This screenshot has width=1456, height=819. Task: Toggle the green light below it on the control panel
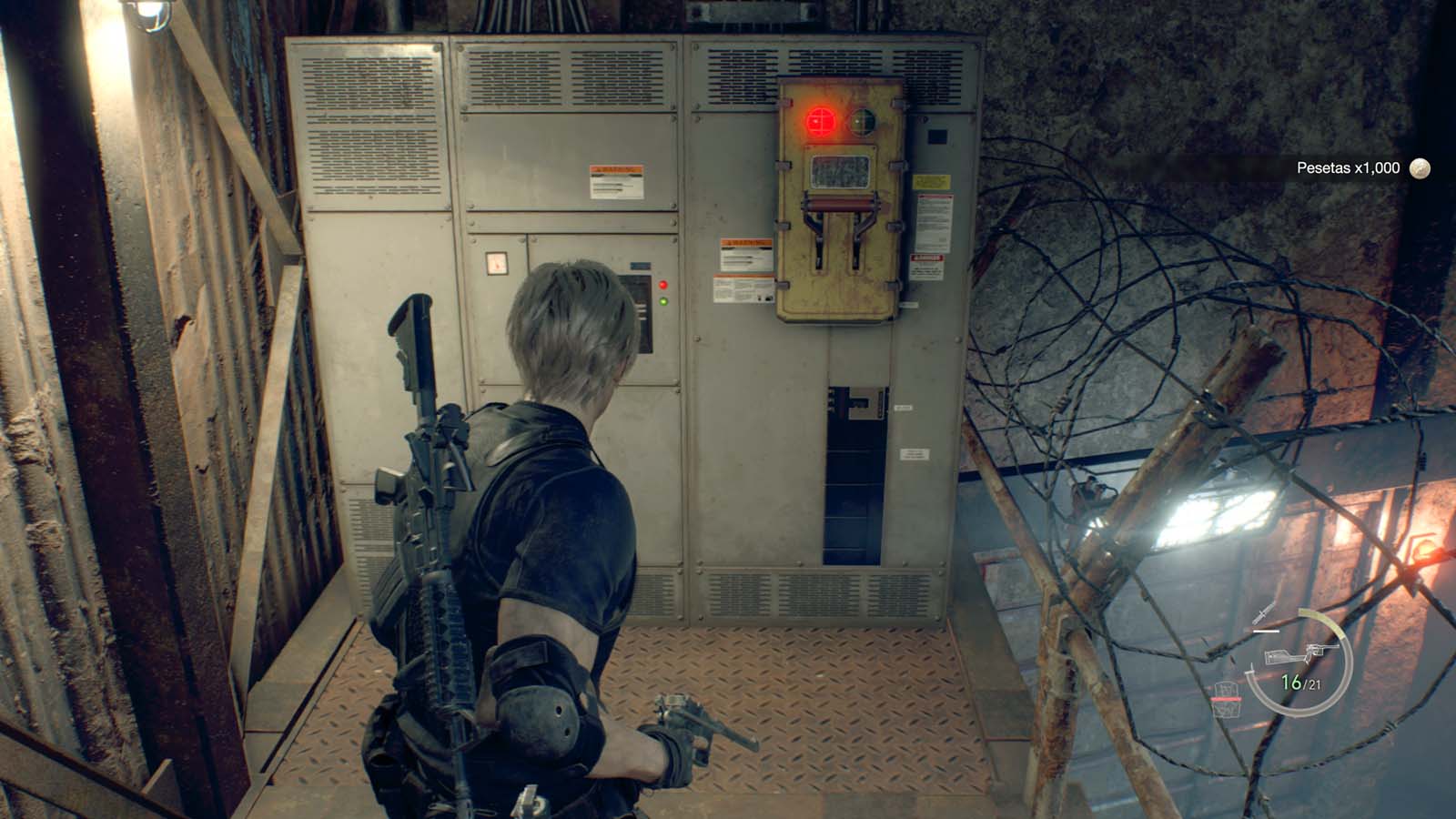coord(662,301)
